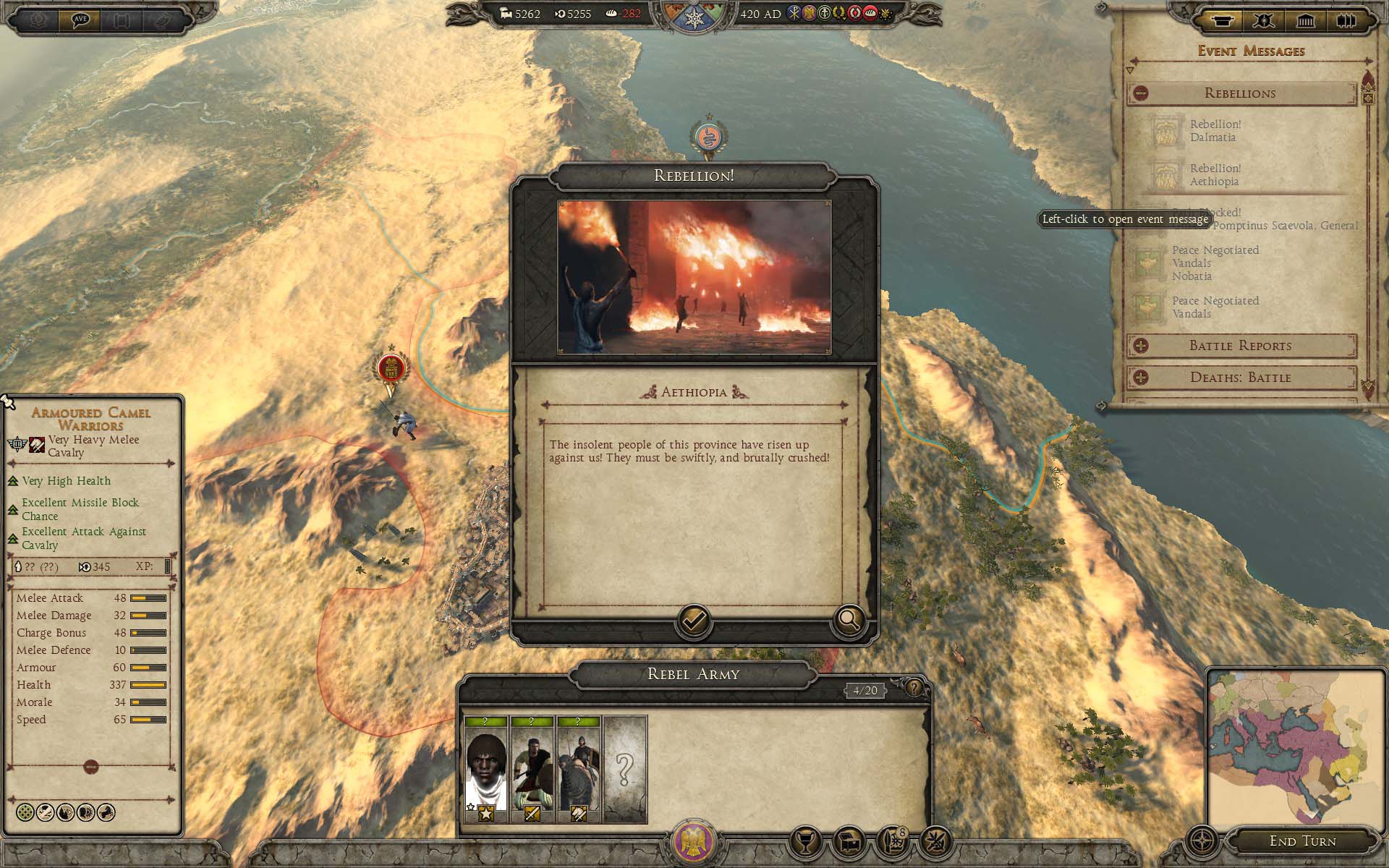Screen dimensions: 1389x868
Task: Accept the Rebellion message with the checkmark
Action: pyautogui.click(x=693, y=621)
